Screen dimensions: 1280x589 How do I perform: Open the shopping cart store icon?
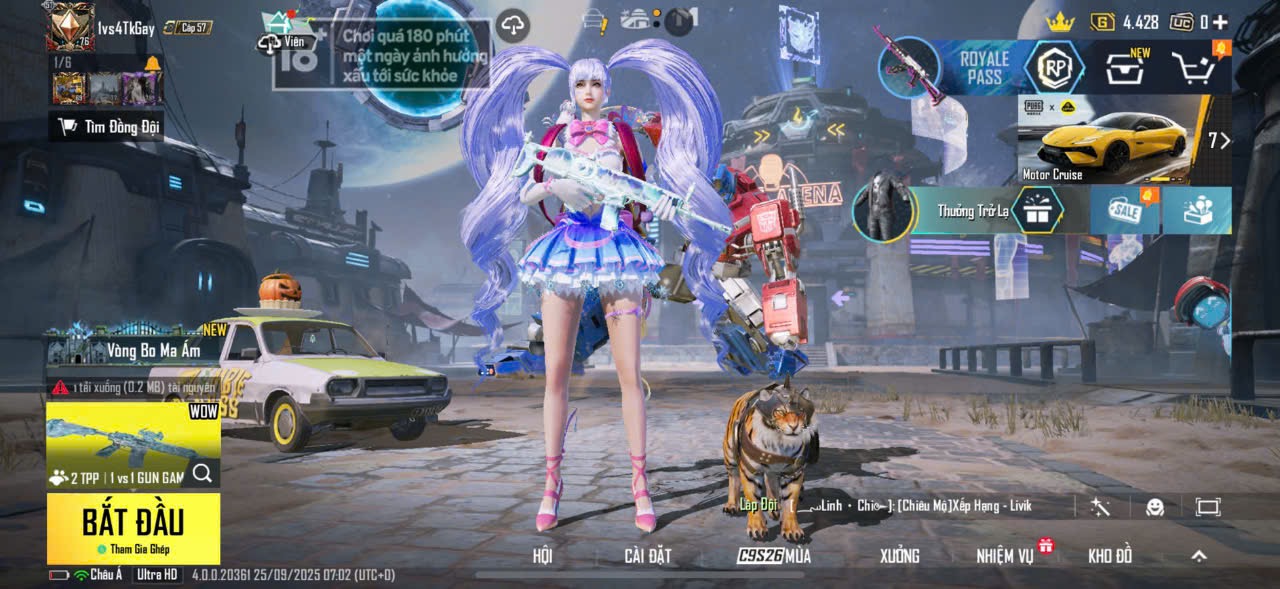click(x=1192, y=68)
